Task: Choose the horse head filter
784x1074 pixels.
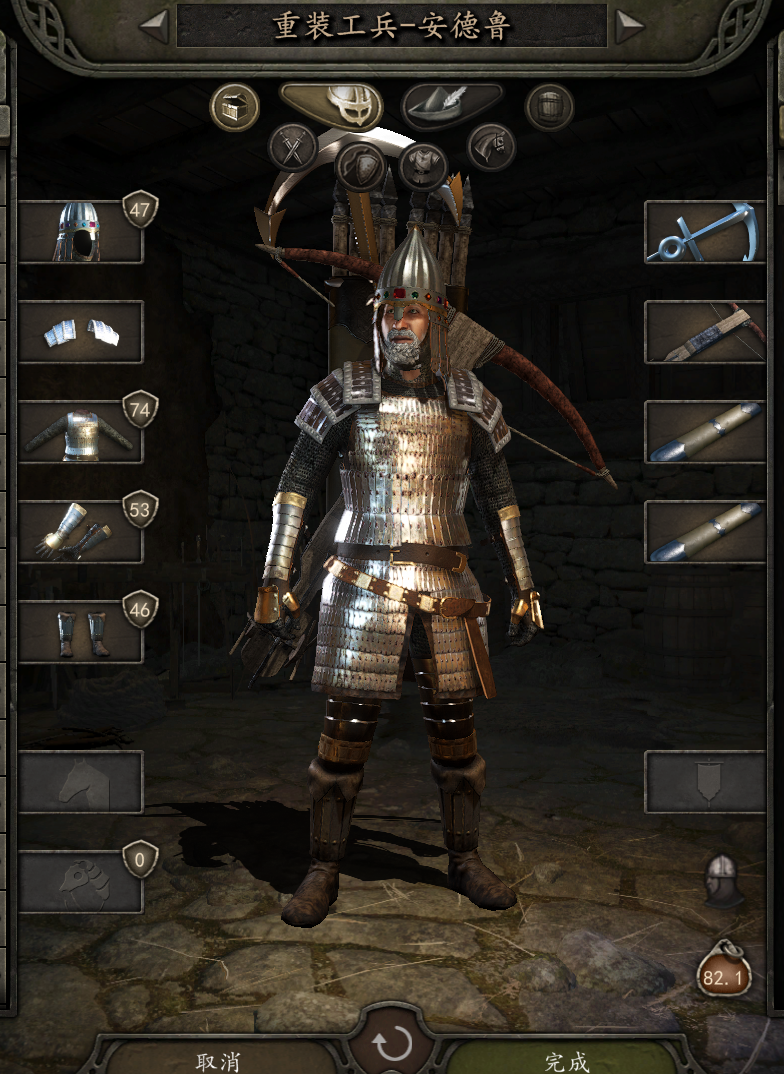Action: (491, 148)
